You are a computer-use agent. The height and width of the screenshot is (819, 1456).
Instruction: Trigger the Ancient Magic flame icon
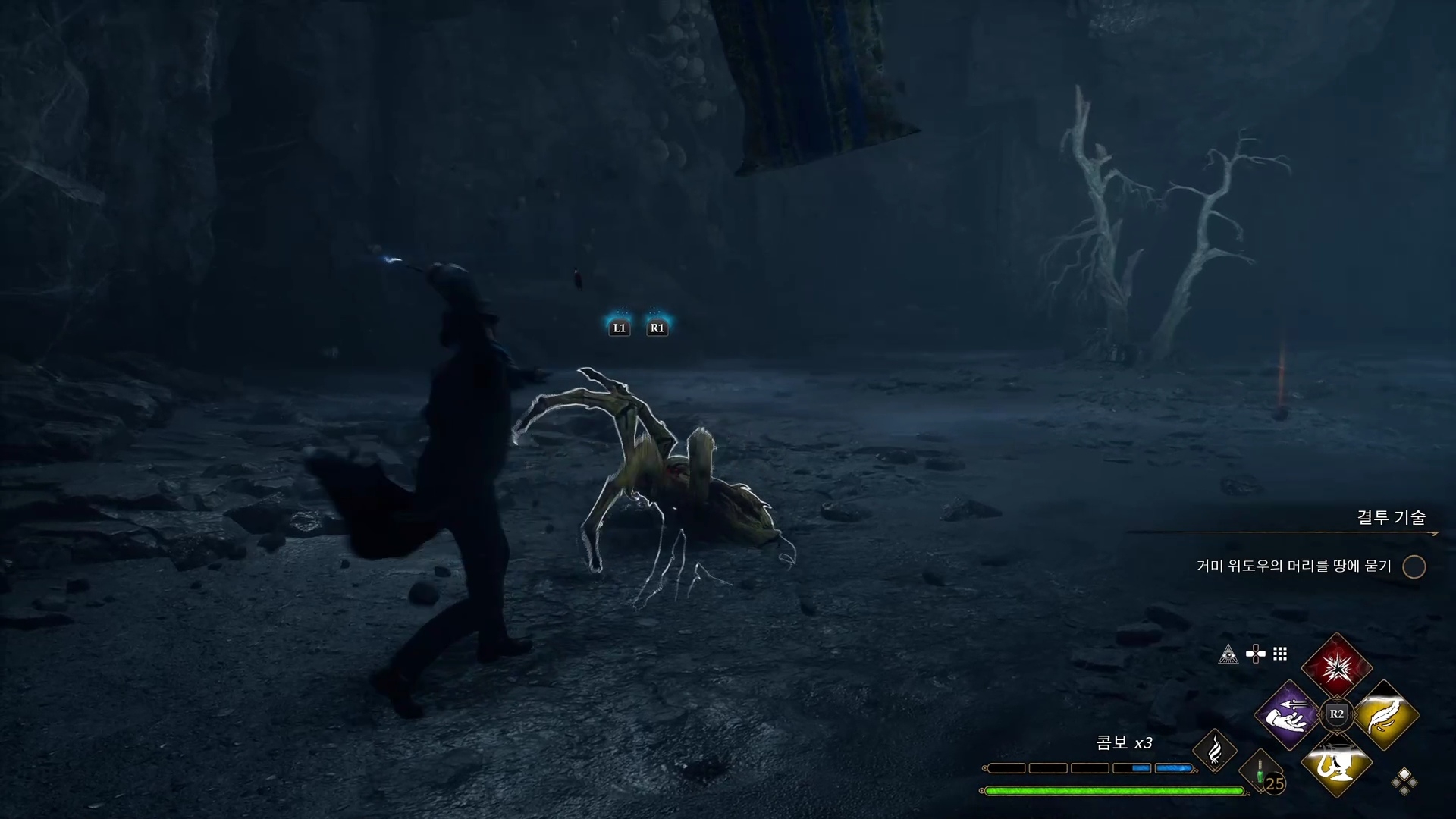pyautogui.click(x=1215, y=751)
